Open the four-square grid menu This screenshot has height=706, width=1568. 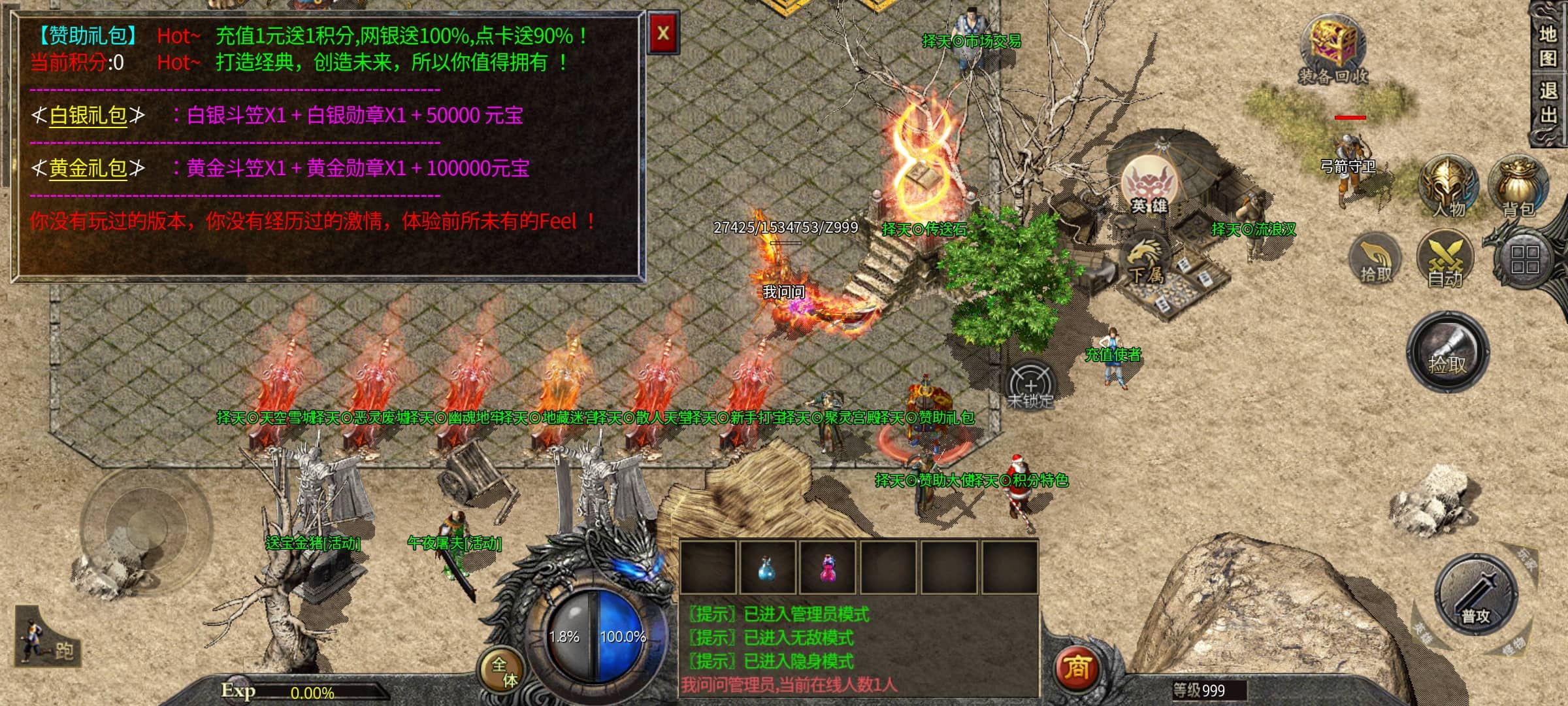(x=1524, y=260)
